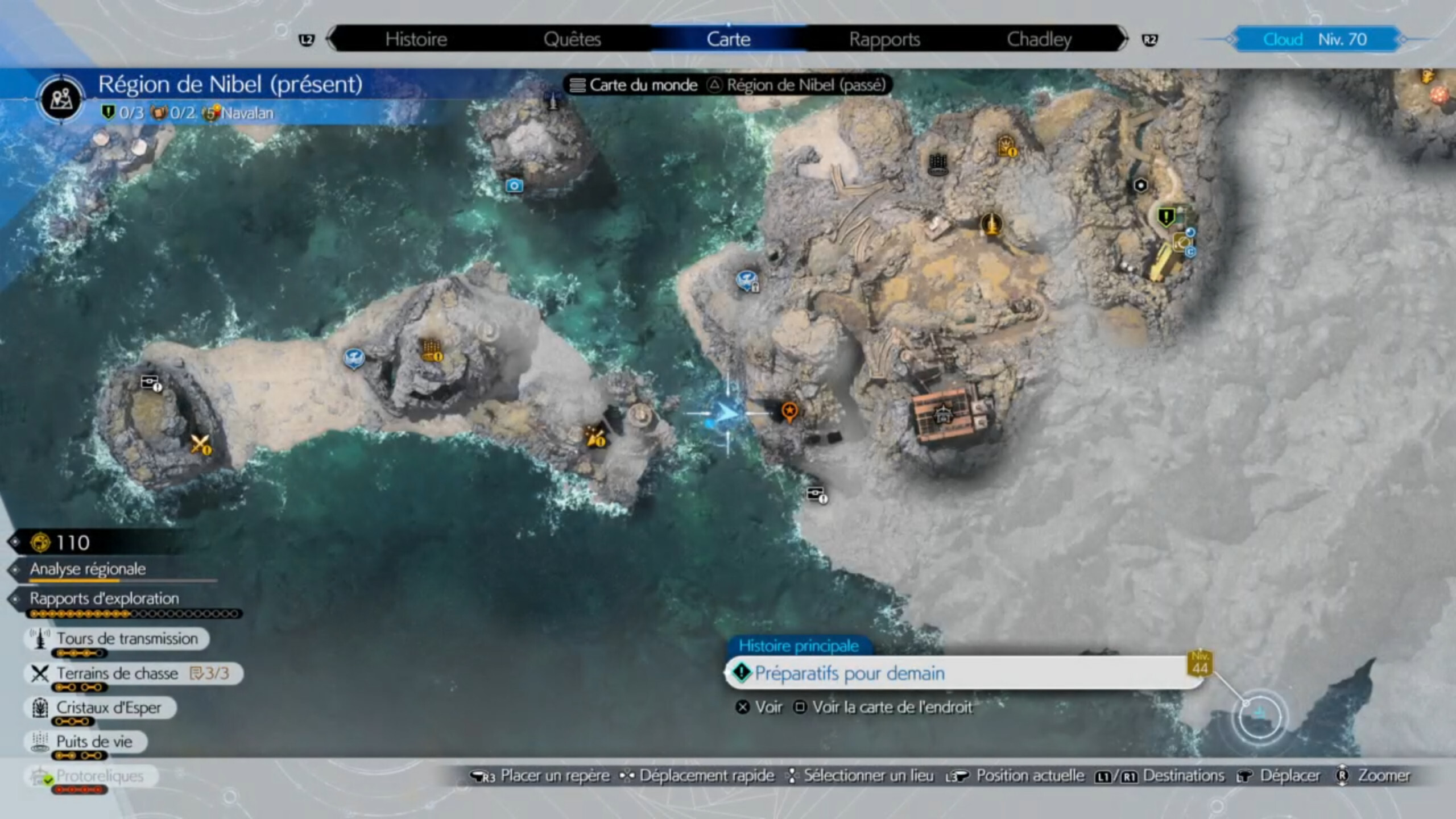This screenshot has height=819, width=1456.
Task: Switch to the Histoire tab
Action: point(416,39)
